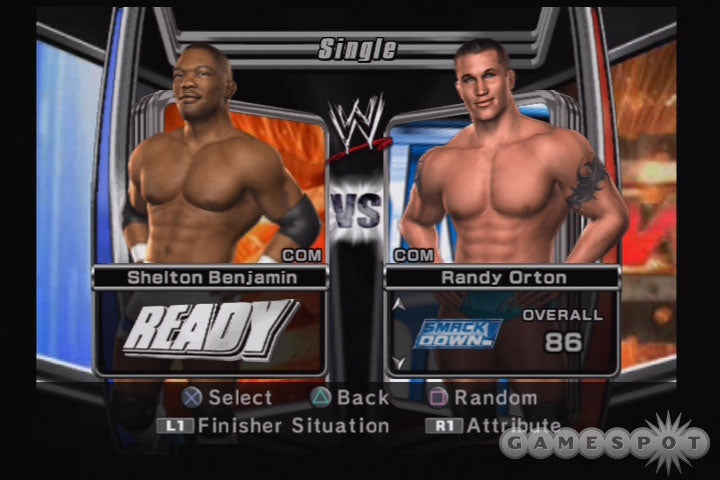The height and width of the screenshot is (480, 720).
Task: Click the down arrow beside the SmackDown logo
Action: [400, 362]
